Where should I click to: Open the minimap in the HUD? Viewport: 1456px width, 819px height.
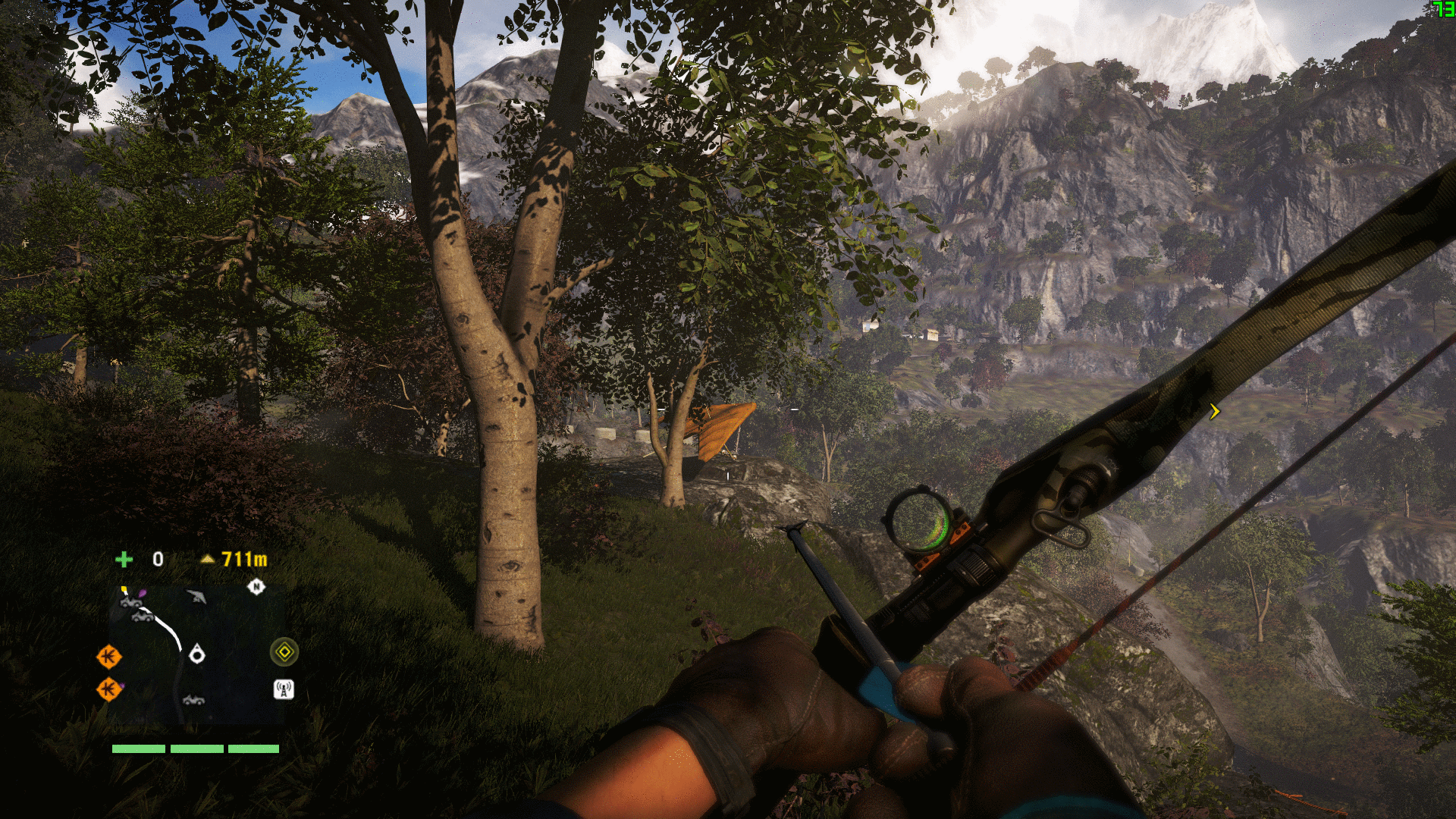(x=197, y=654)
